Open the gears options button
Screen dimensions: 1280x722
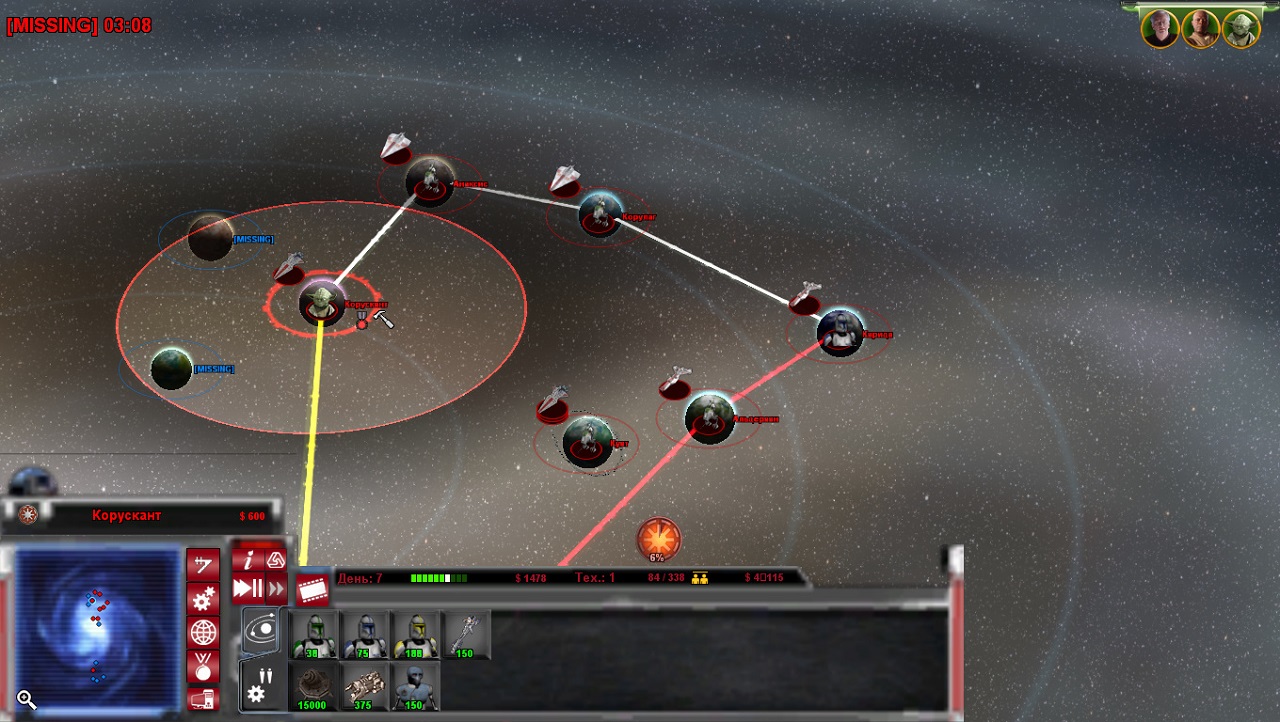[203, 599]
